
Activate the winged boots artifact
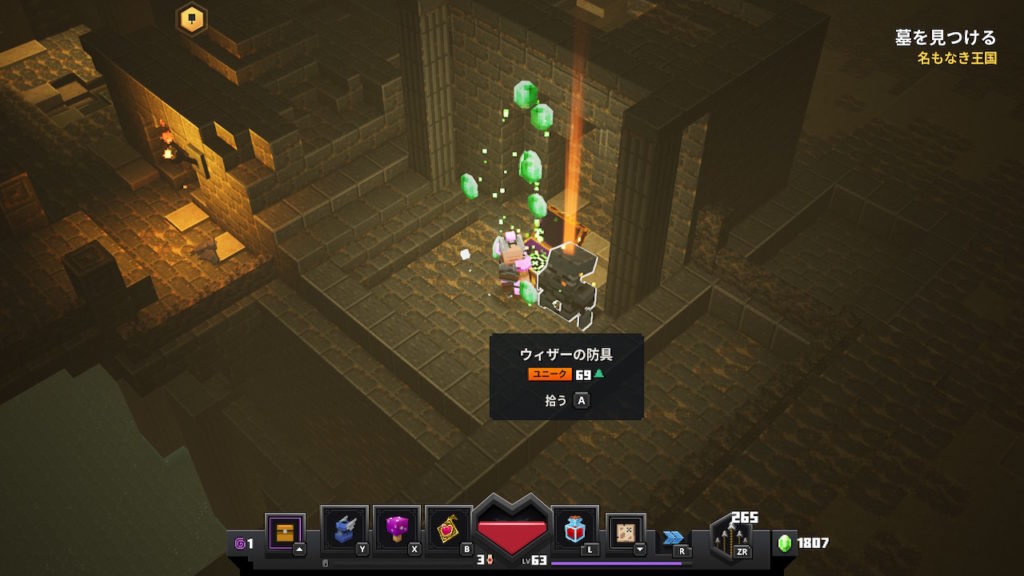click(x=344, y=528)
